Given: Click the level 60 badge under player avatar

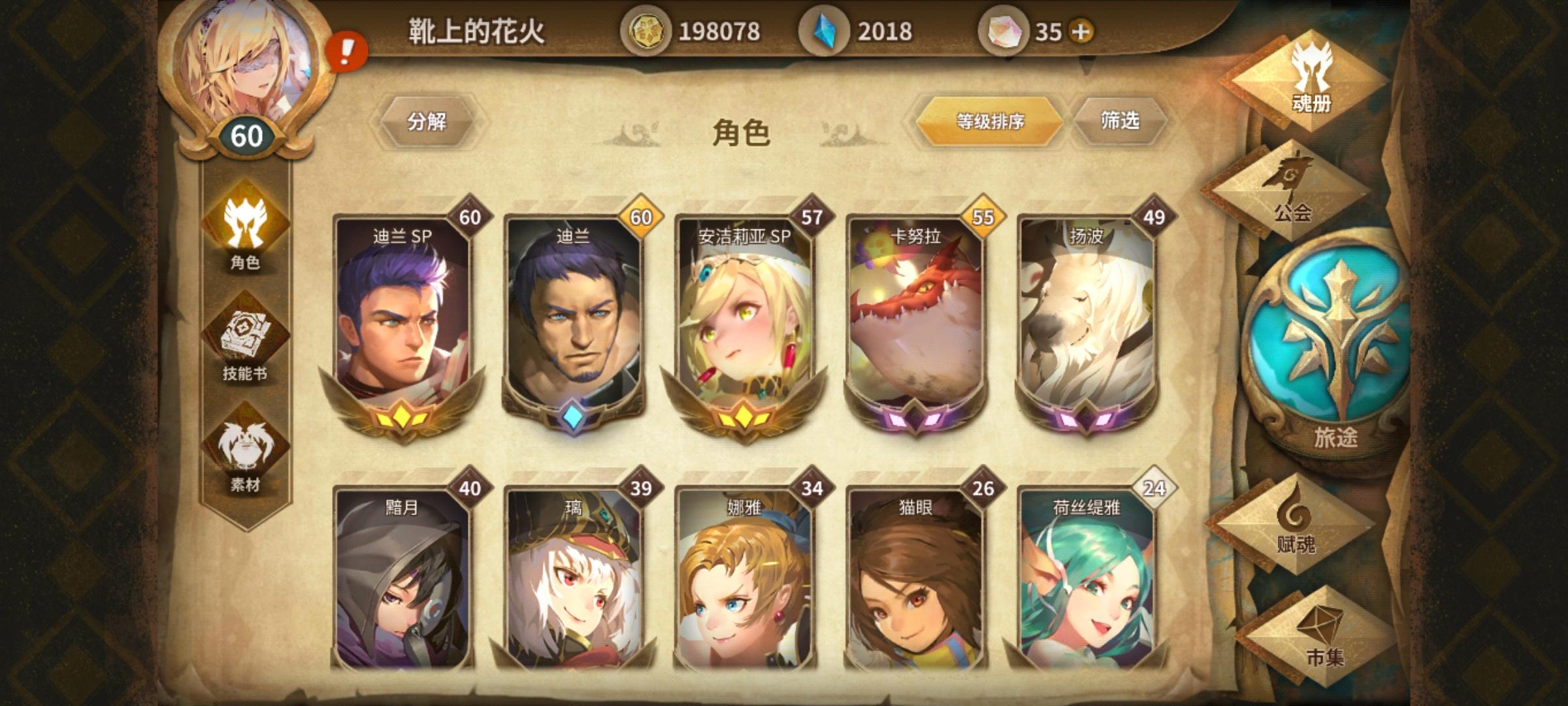Looking at the screenshot, I should (248, 134).
